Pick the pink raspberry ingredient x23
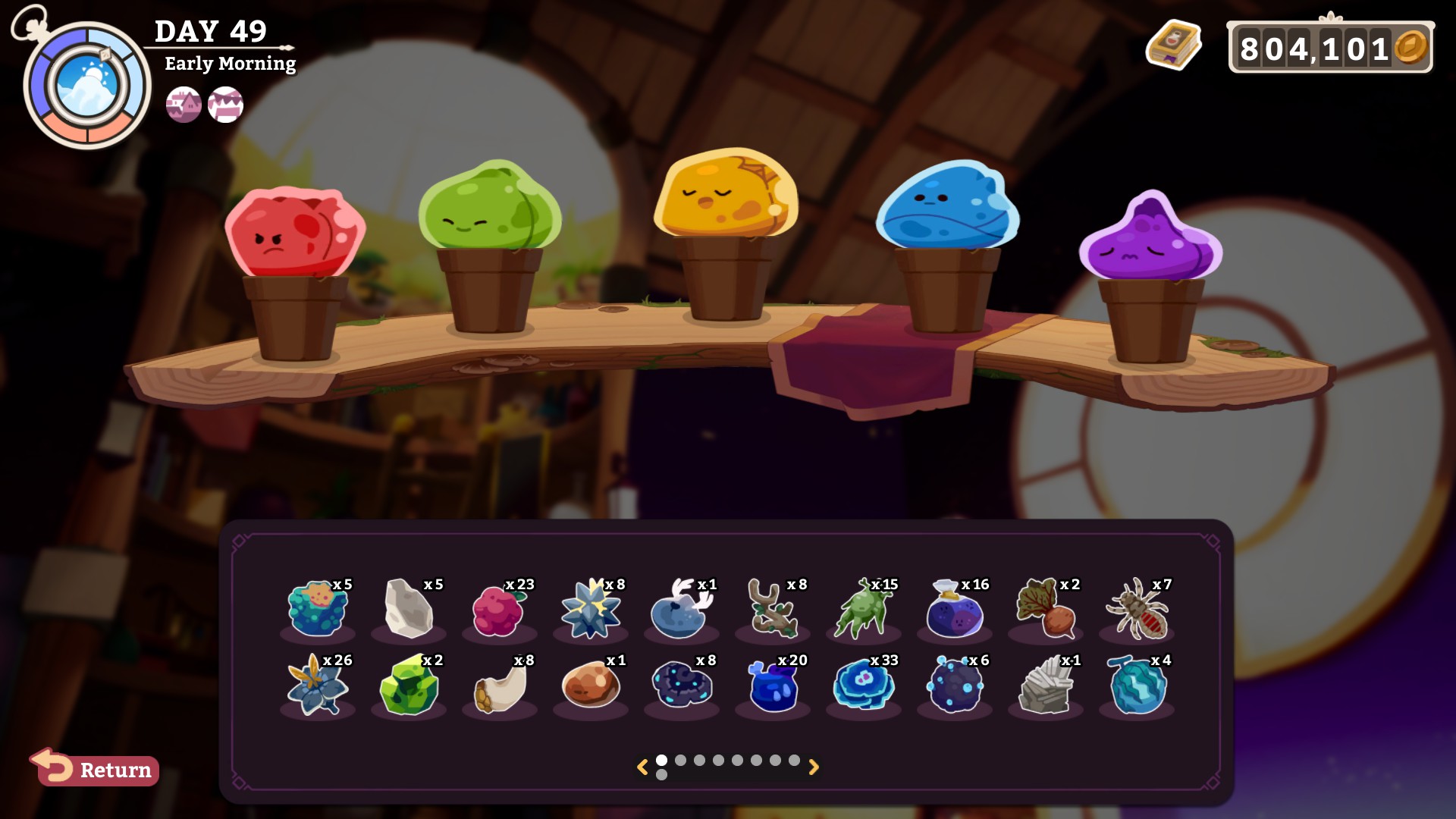The width and height of the screenshot is (1456, 819). point(498,611)
